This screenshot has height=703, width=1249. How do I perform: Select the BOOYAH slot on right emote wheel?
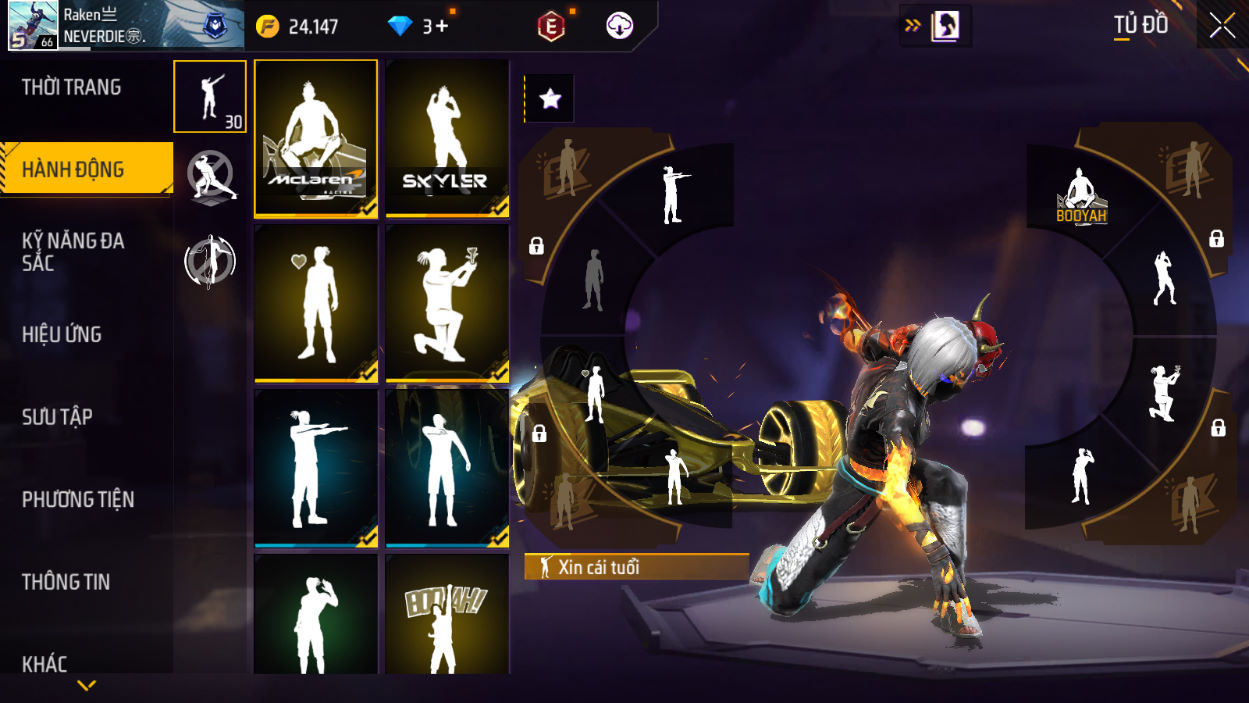pyautogui.click(x=1081, y=196)
